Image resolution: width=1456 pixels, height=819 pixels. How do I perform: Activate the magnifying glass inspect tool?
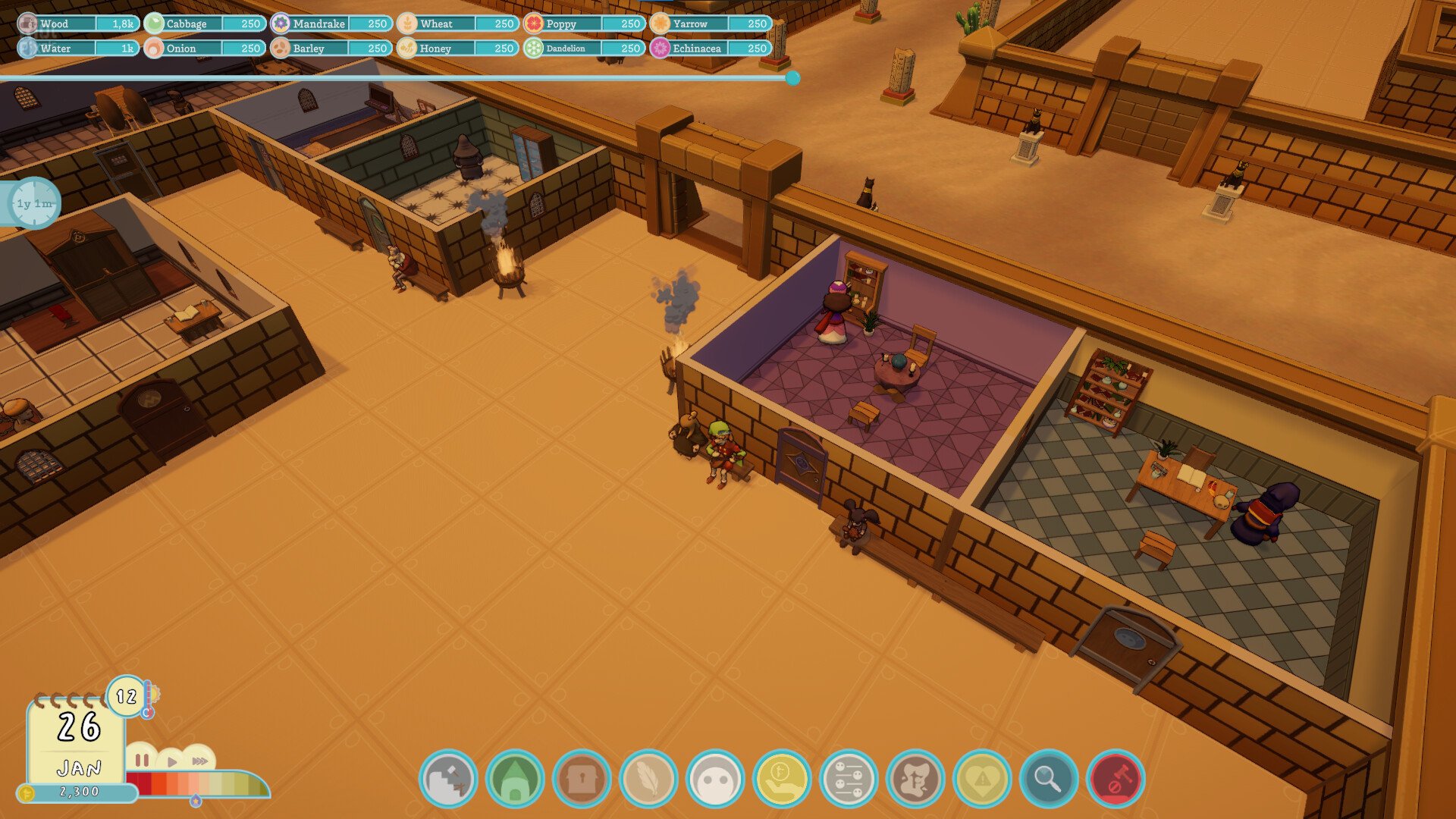pyautogui.click(x=1049, y=778)
